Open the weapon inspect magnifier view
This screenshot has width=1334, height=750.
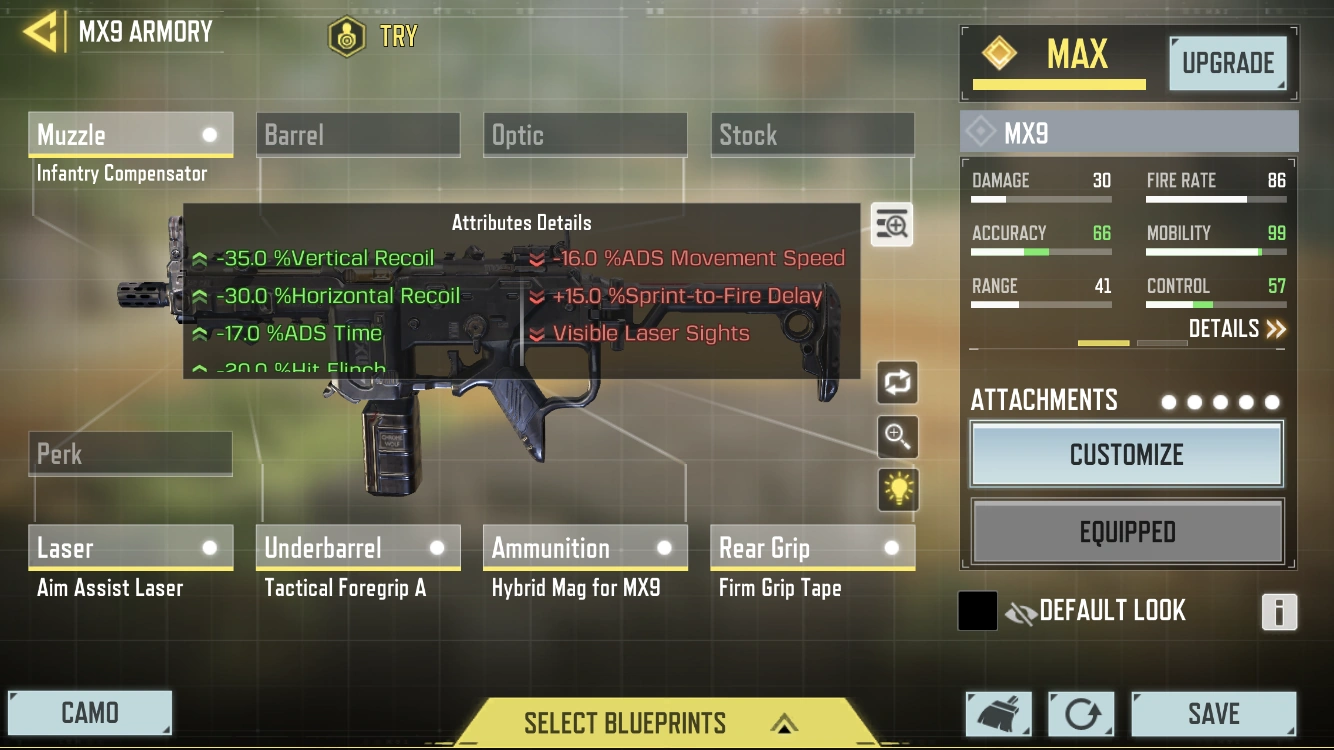[890, 224]
